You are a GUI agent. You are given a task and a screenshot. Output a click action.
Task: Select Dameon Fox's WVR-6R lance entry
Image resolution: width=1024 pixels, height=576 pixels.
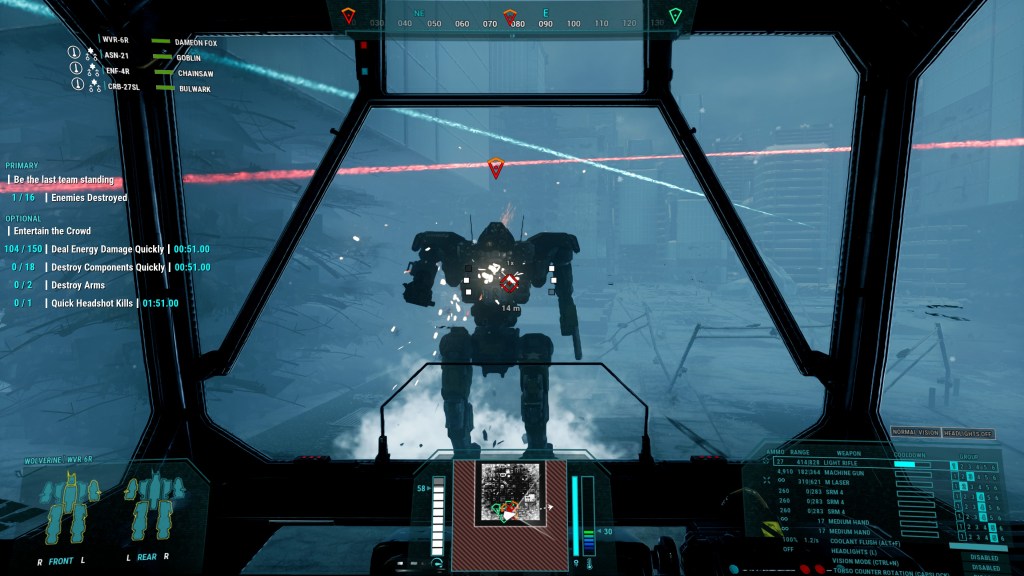point(195,42)
